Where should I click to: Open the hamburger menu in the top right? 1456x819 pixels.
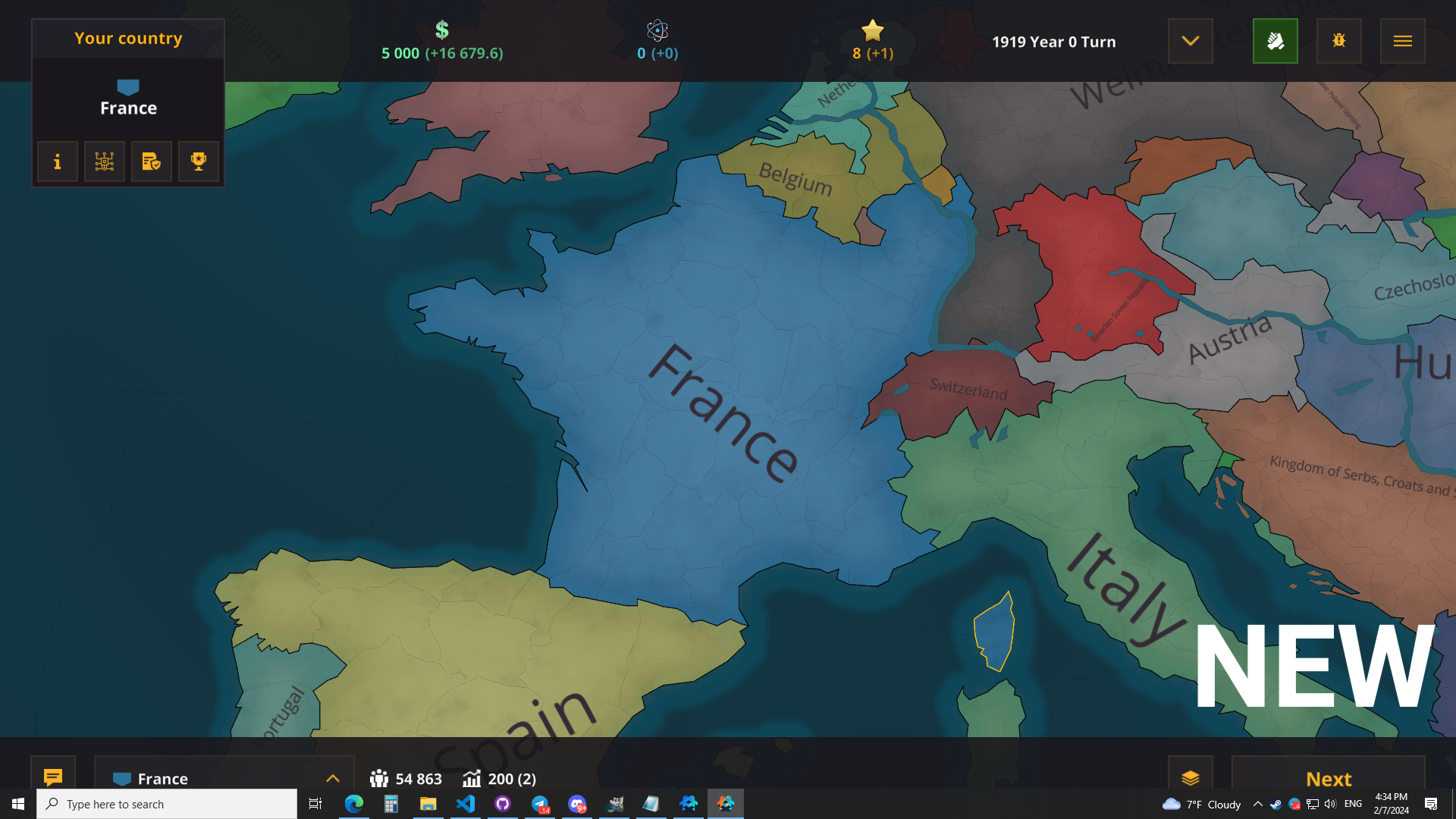click(x=1402, y=41)
